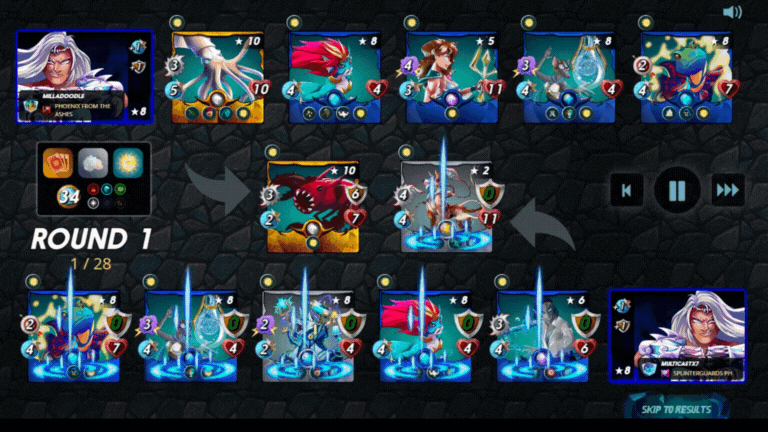Select Multicastx7's summoner card

[677, 336]
